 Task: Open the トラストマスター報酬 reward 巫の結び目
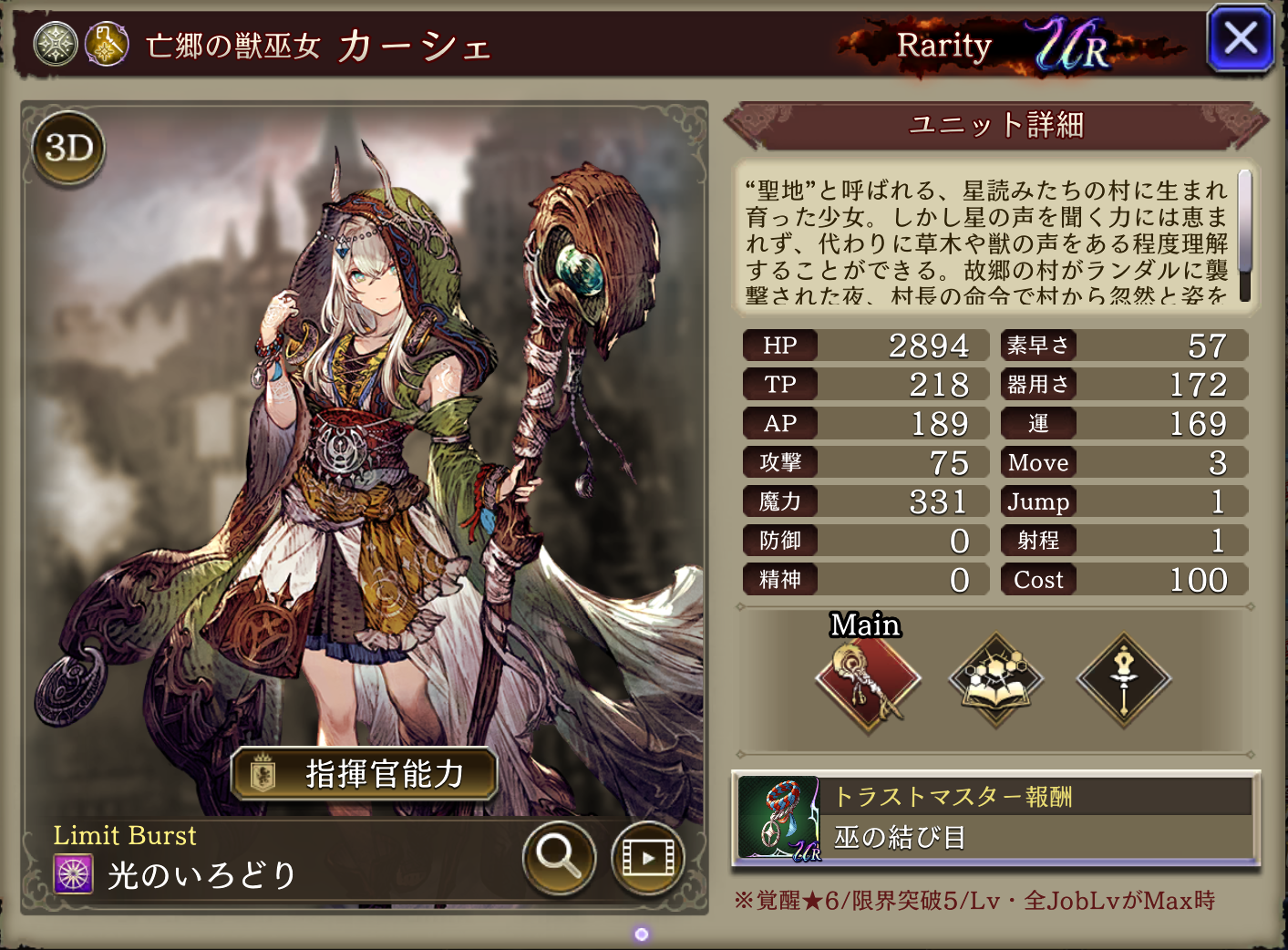click(995, 818)
